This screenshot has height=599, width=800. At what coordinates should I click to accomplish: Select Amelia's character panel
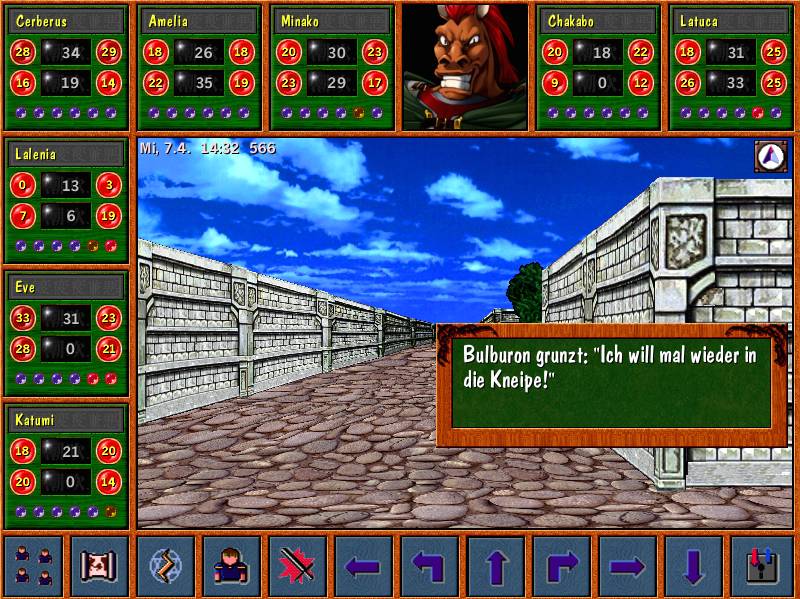pos(199,67)
